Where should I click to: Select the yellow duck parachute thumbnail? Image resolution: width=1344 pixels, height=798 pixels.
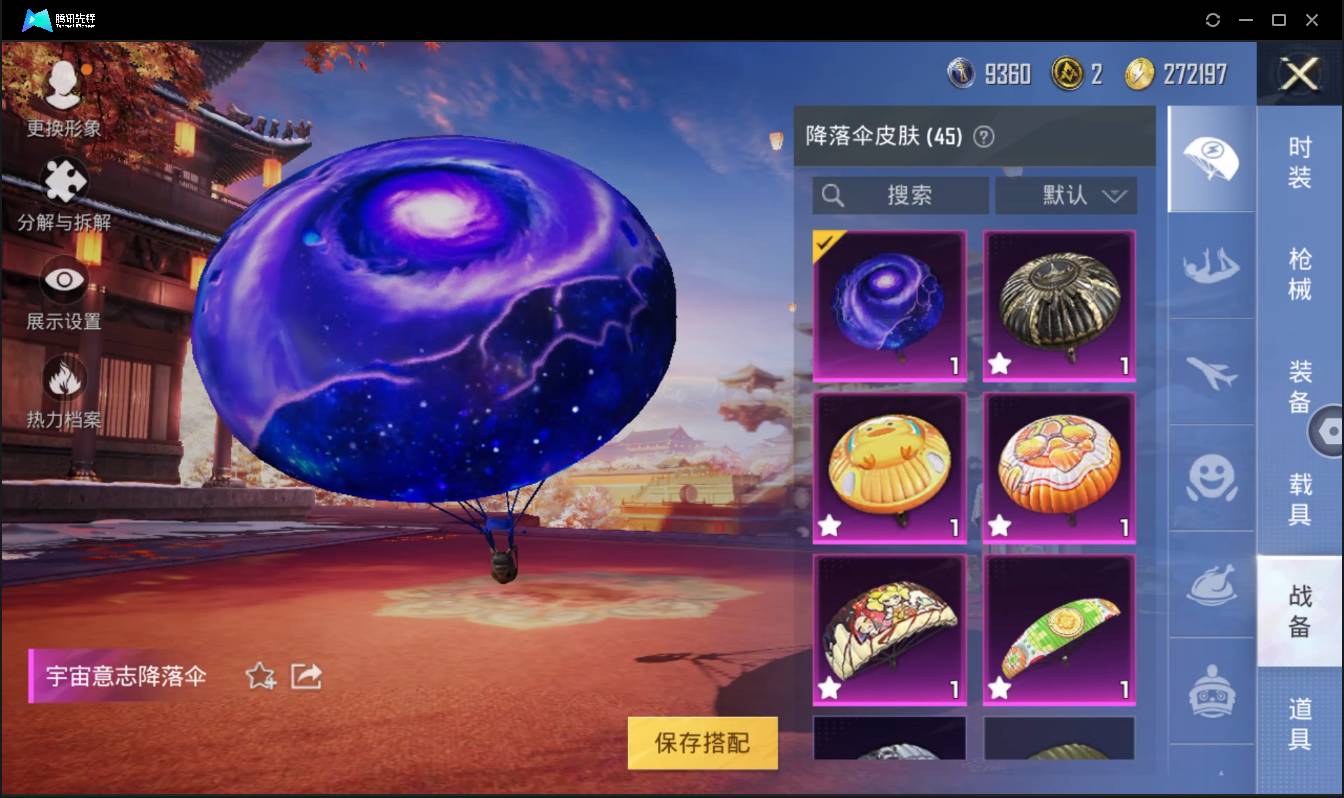pyautogui.click(x=889, y=466)
